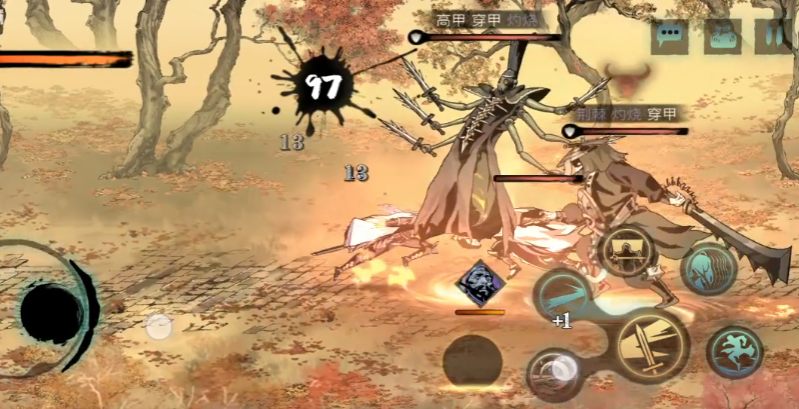
Task: Open the chat speech-bubble icon
Action: [x=669, y=37]
